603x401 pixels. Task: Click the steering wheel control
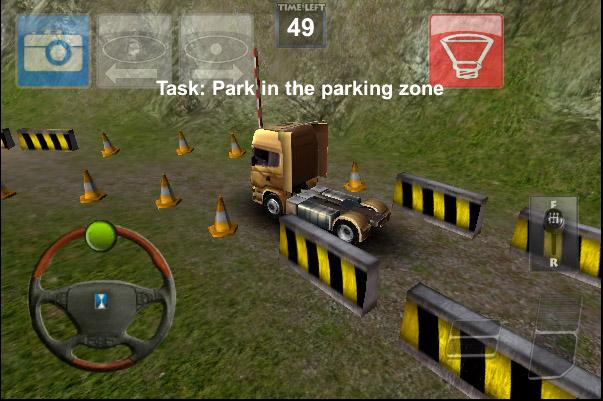click(101, 297)
